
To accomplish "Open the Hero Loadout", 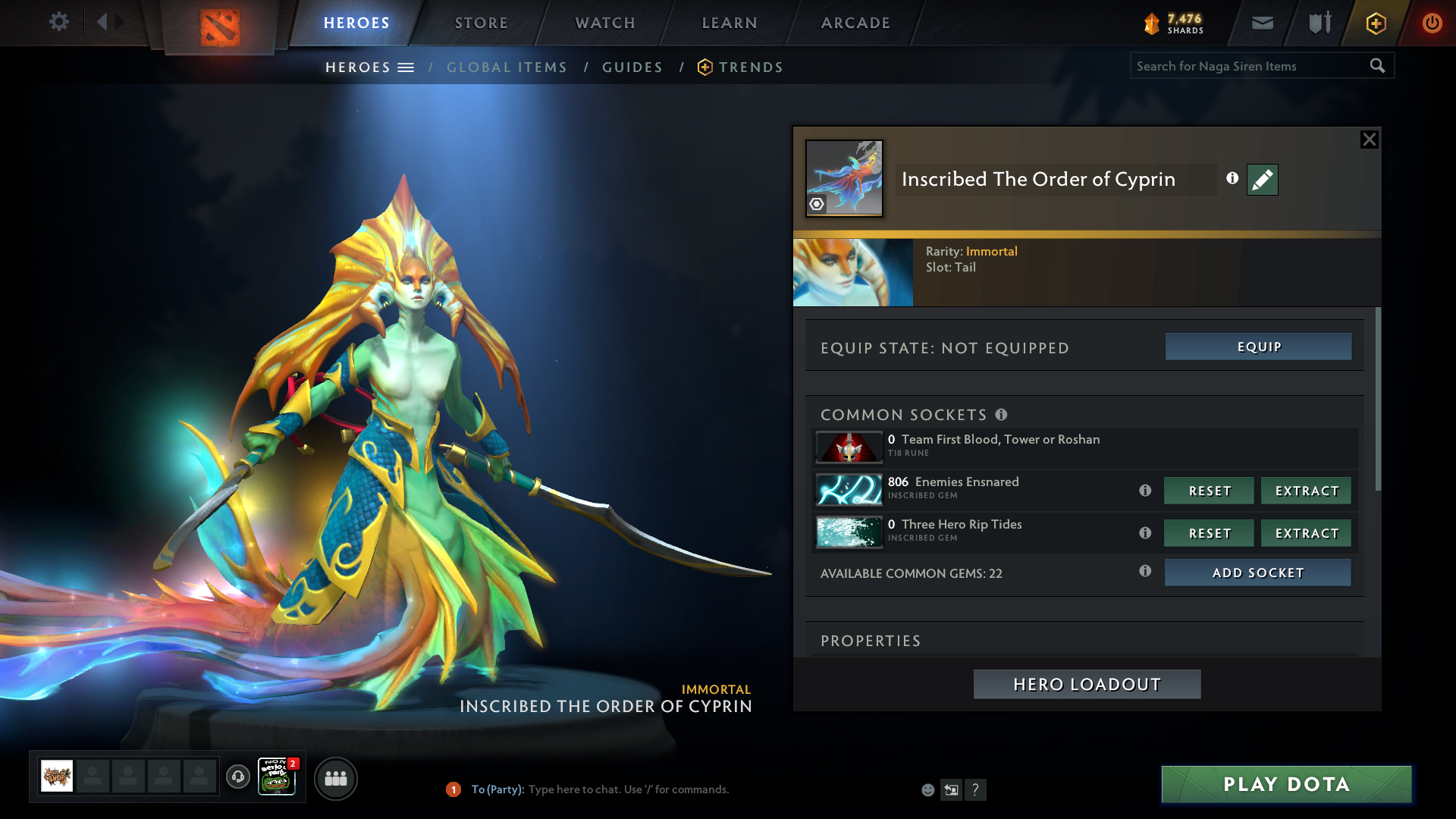I will [1087, 684].
